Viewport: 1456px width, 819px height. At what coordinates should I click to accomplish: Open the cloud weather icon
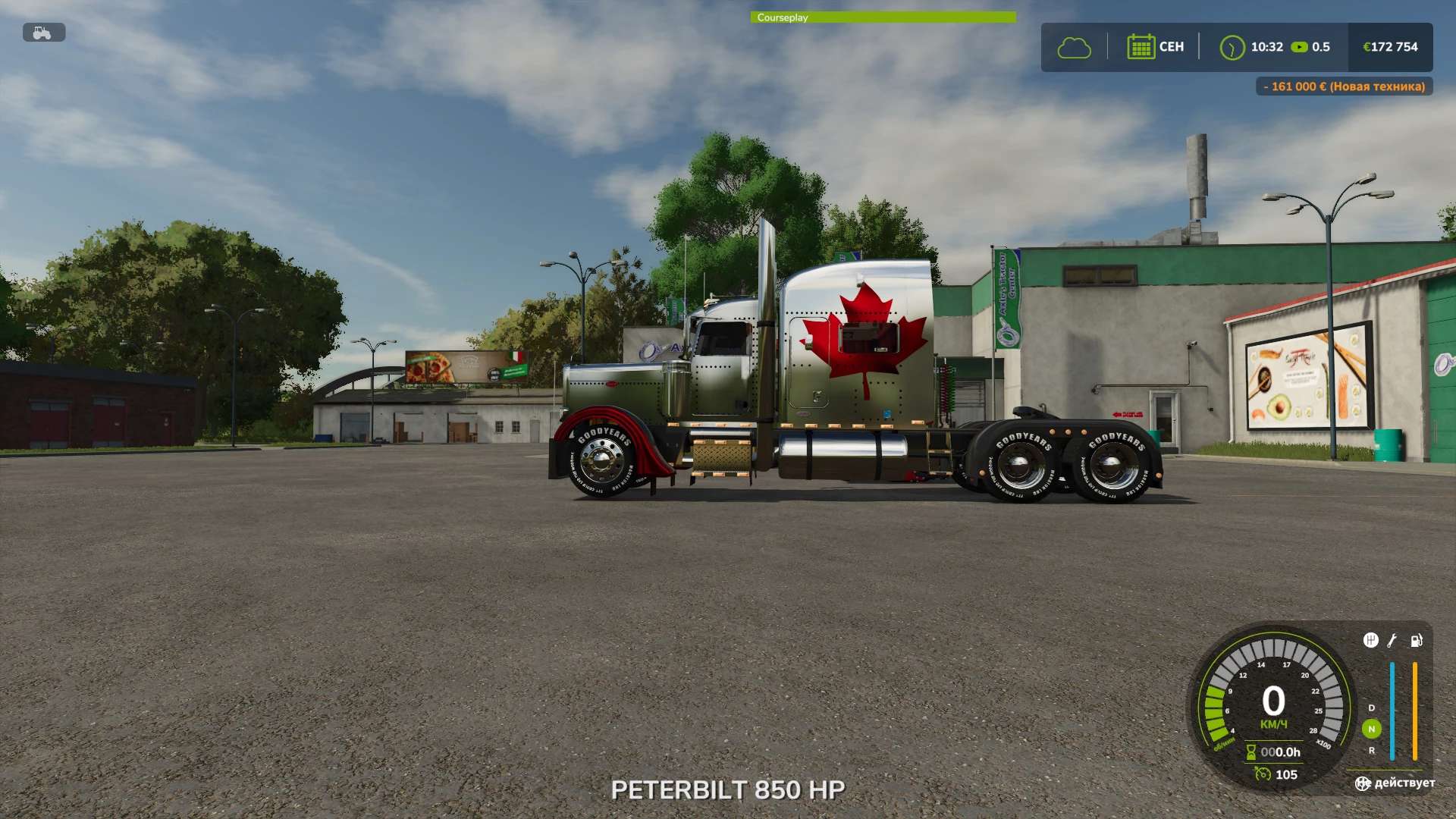1074,48
